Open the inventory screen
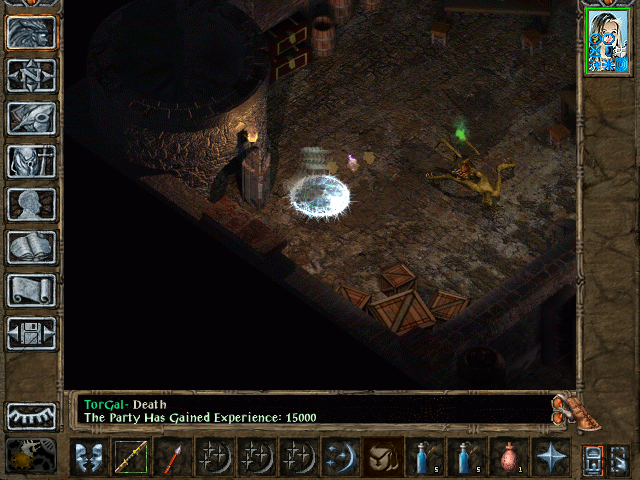The width and height of the screenshot is (640, 480). 32,161
